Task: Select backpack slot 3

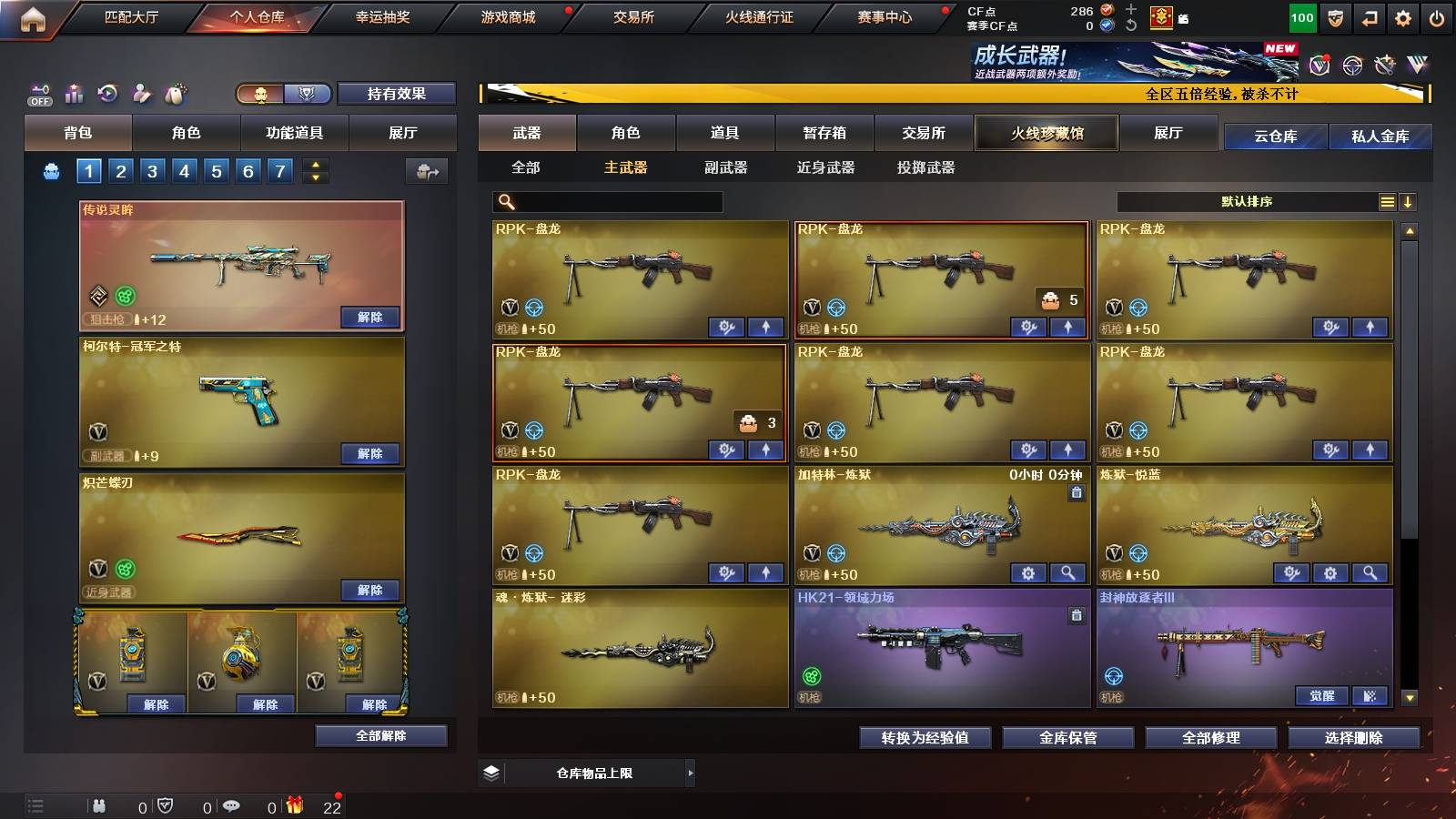Action: click(151, 170)
